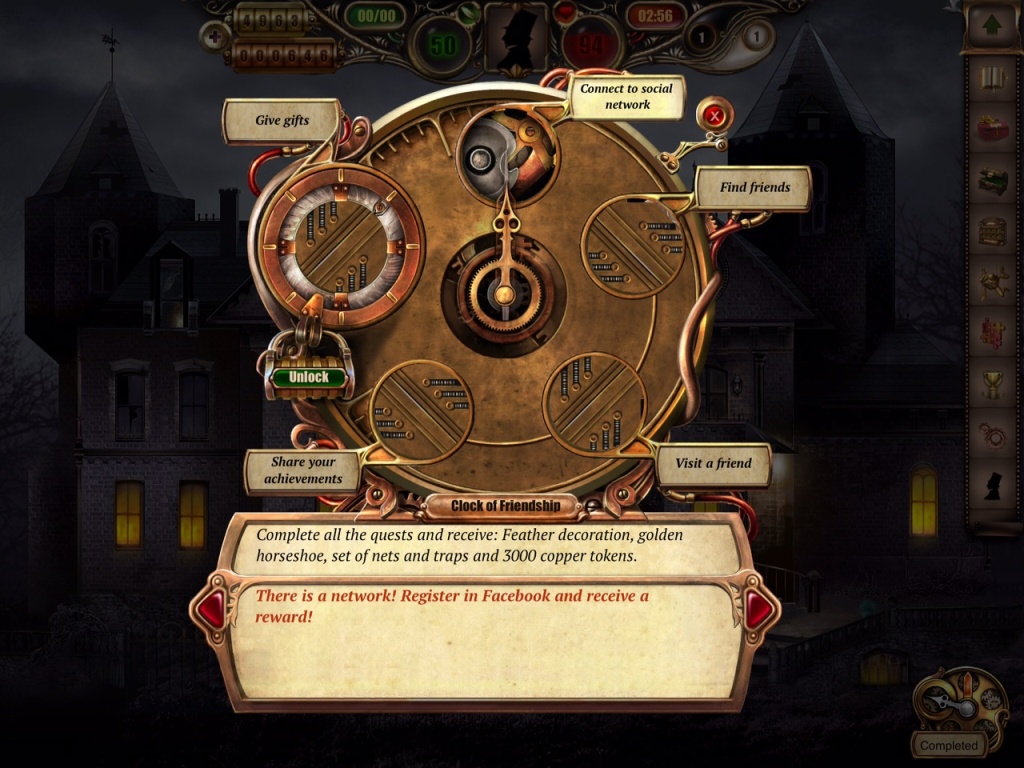Choose Connect to social network

pos(627,96)
